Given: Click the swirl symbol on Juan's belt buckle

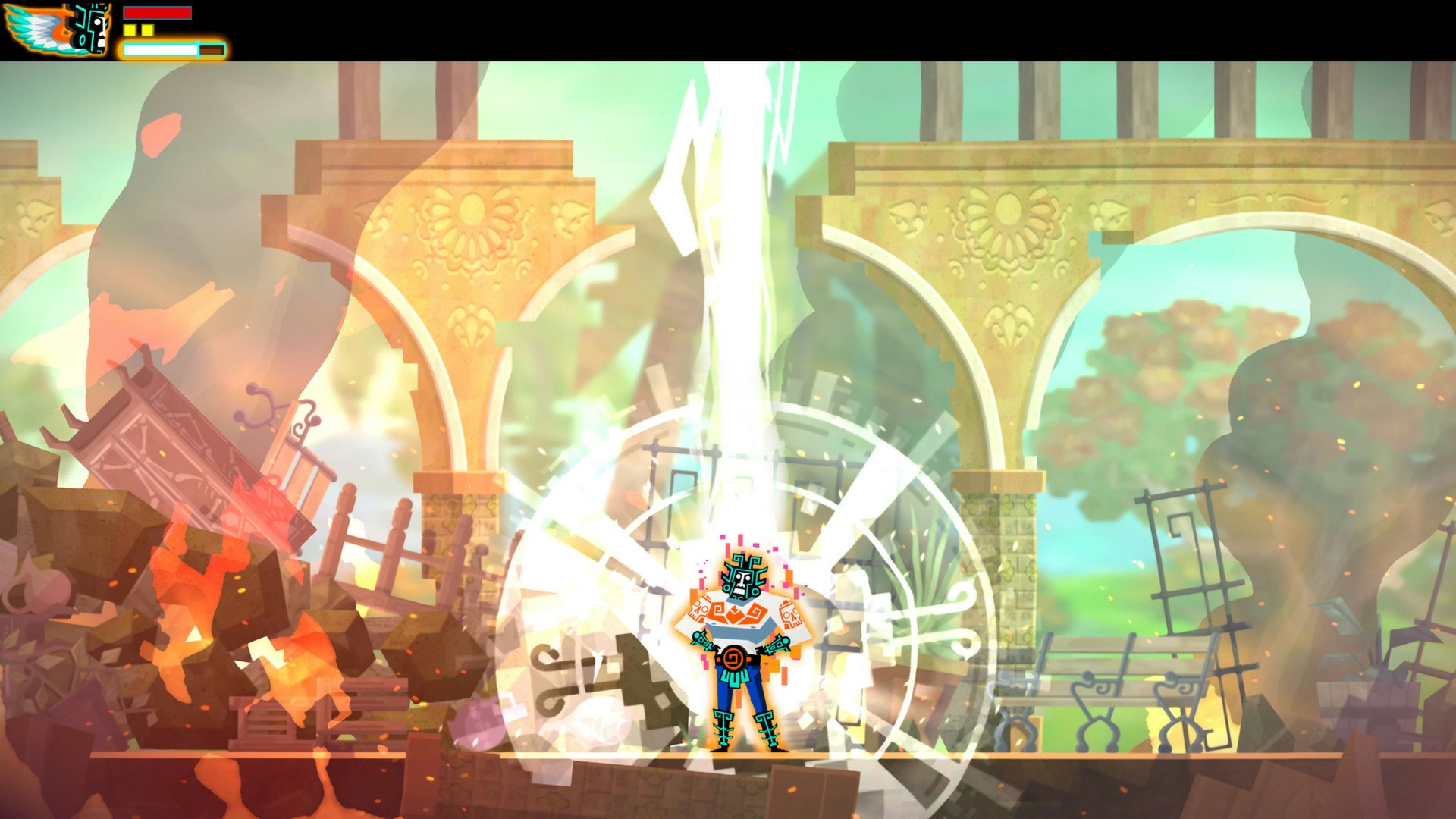Looking at the screenshot, I should coord(733,657).
